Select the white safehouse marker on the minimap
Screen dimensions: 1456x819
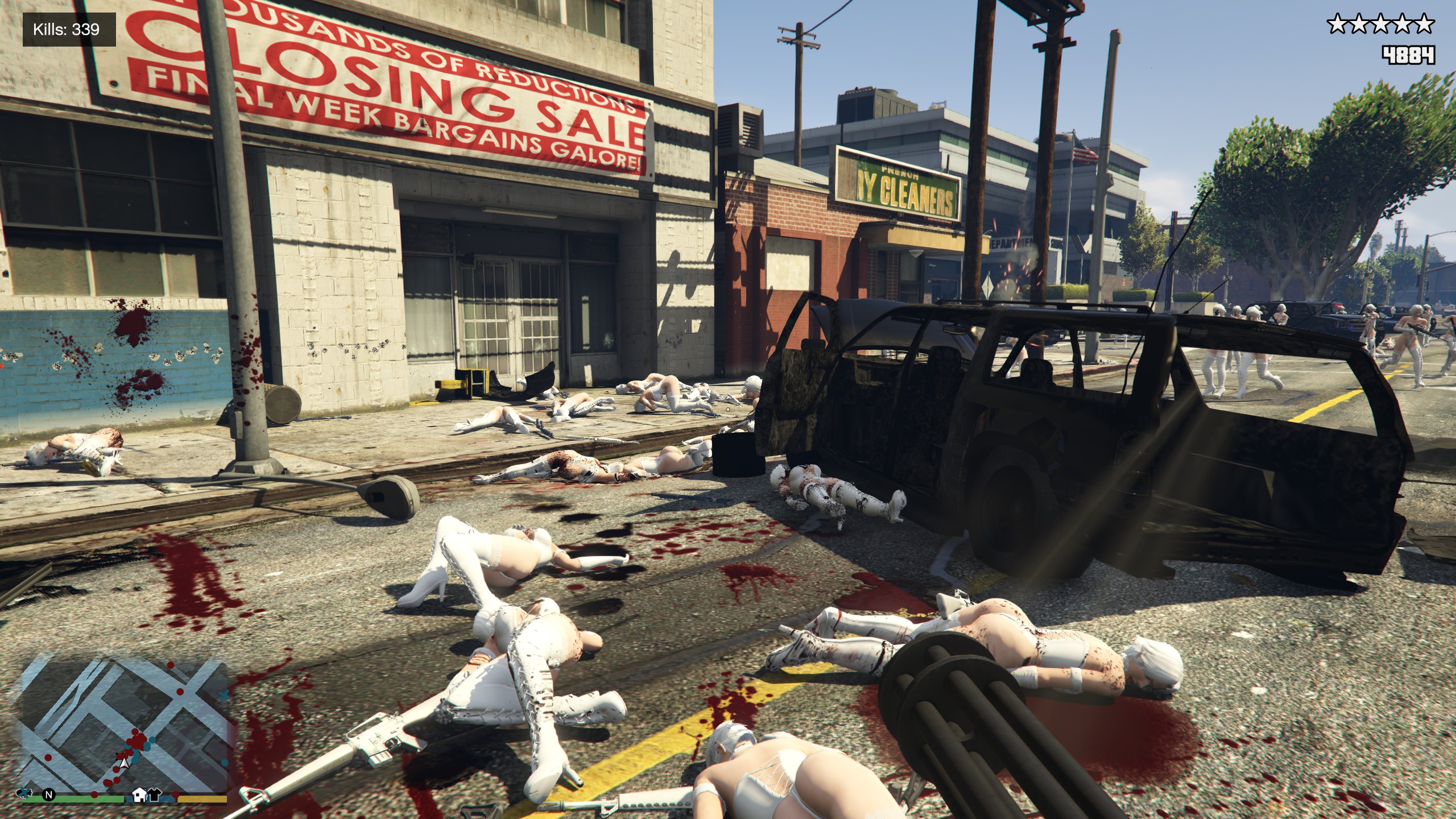[x=139, y=794]
